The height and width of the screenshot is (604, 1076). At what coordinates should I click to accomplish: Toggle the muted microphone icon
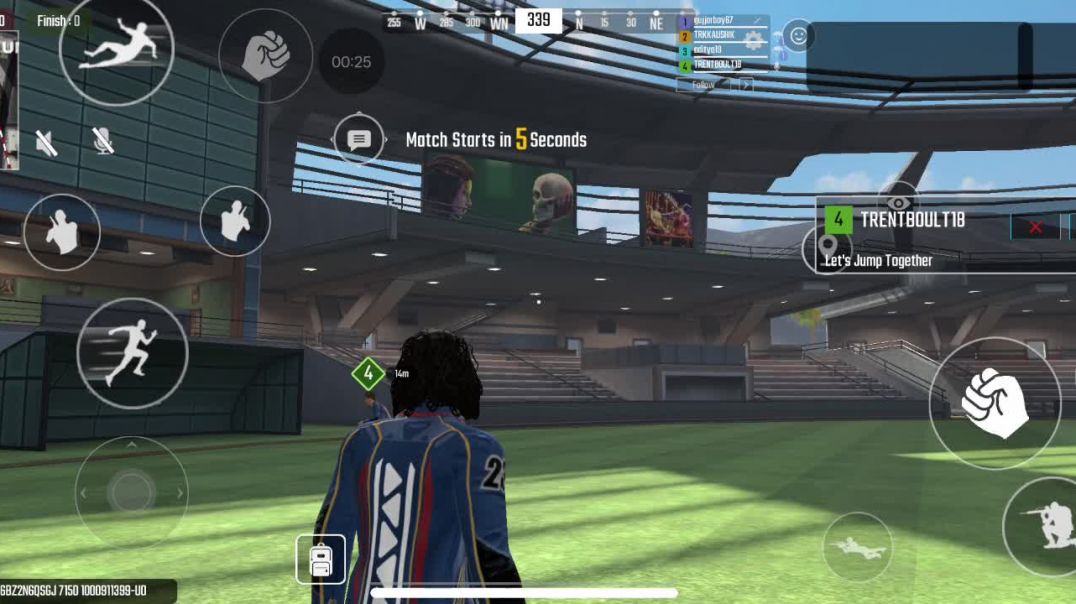click(x=102, y=141)
